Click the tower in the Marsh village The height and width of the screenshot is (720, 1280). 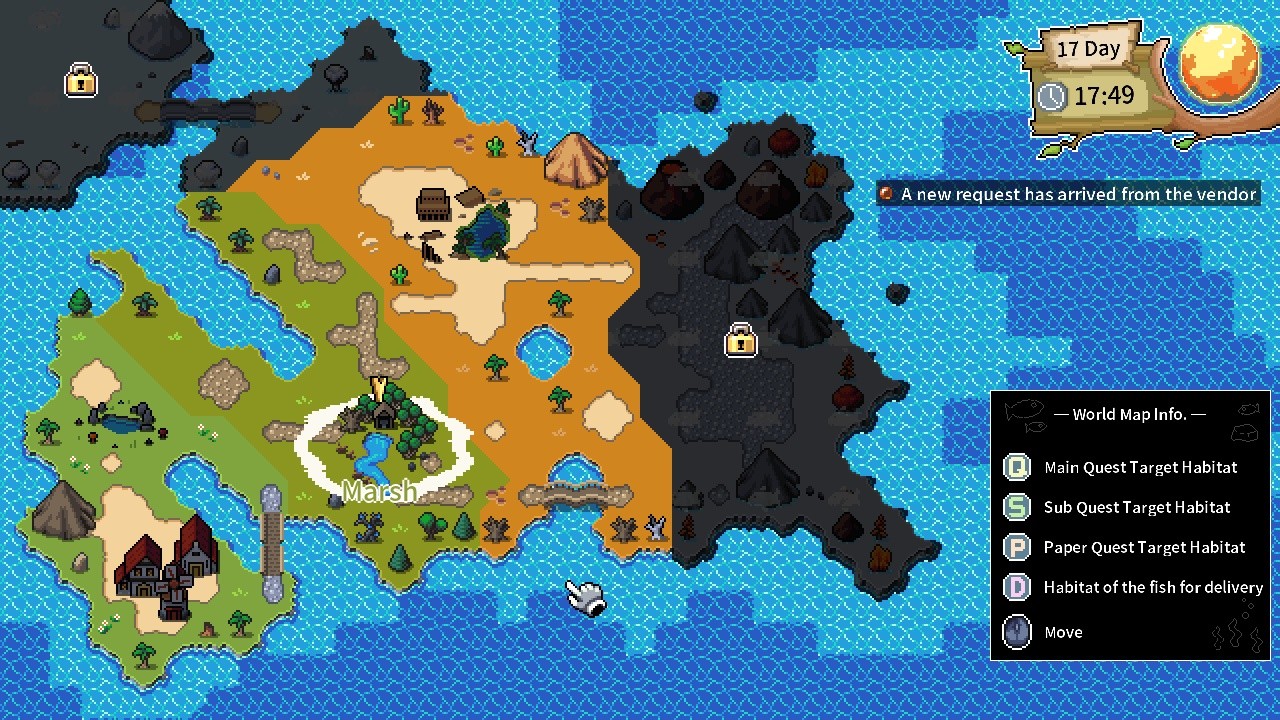click(x=380, y=390)
